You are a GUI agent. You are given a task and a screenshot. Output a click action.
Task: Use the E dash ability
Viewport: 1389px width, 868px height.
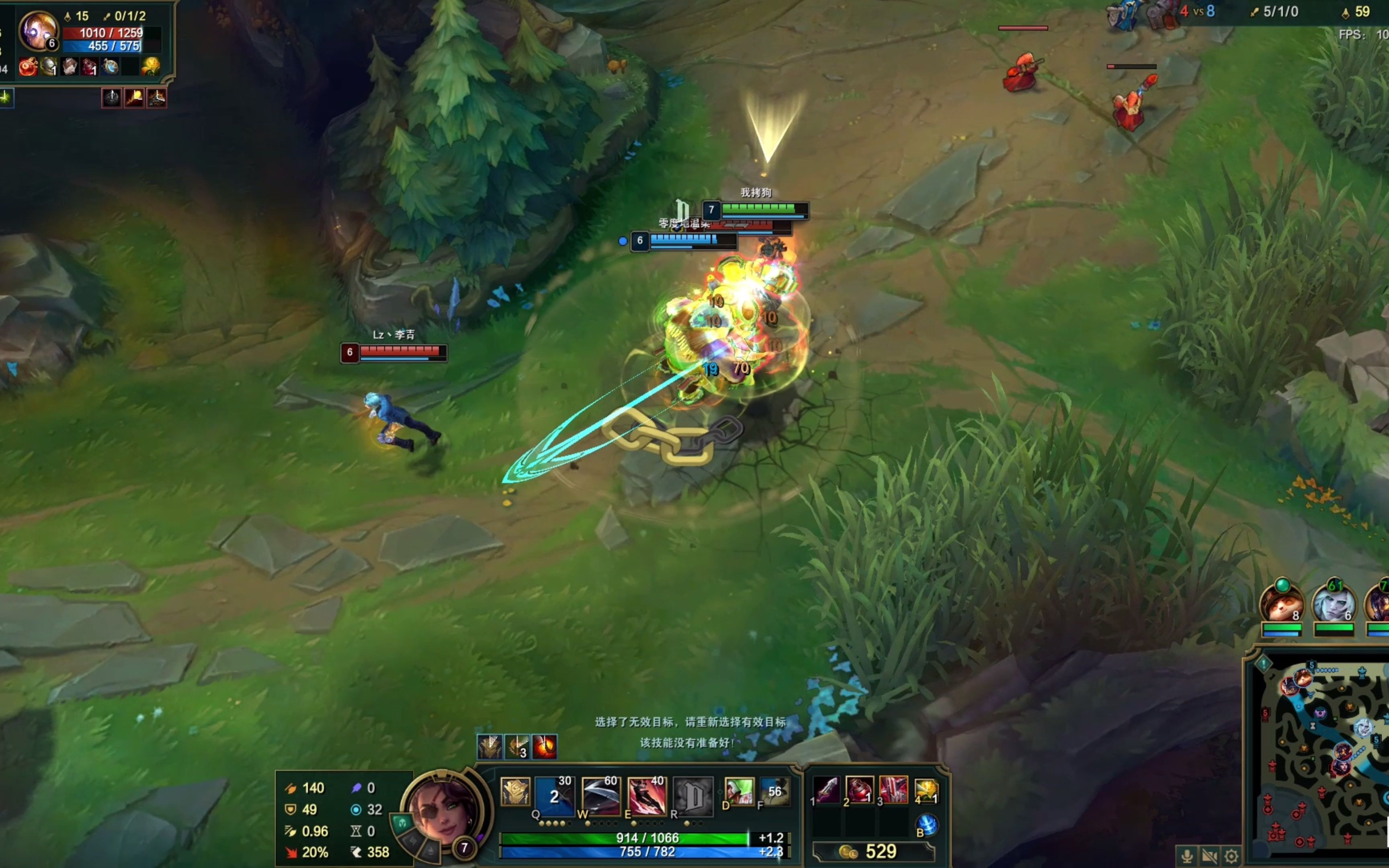(x=647, y=796)
